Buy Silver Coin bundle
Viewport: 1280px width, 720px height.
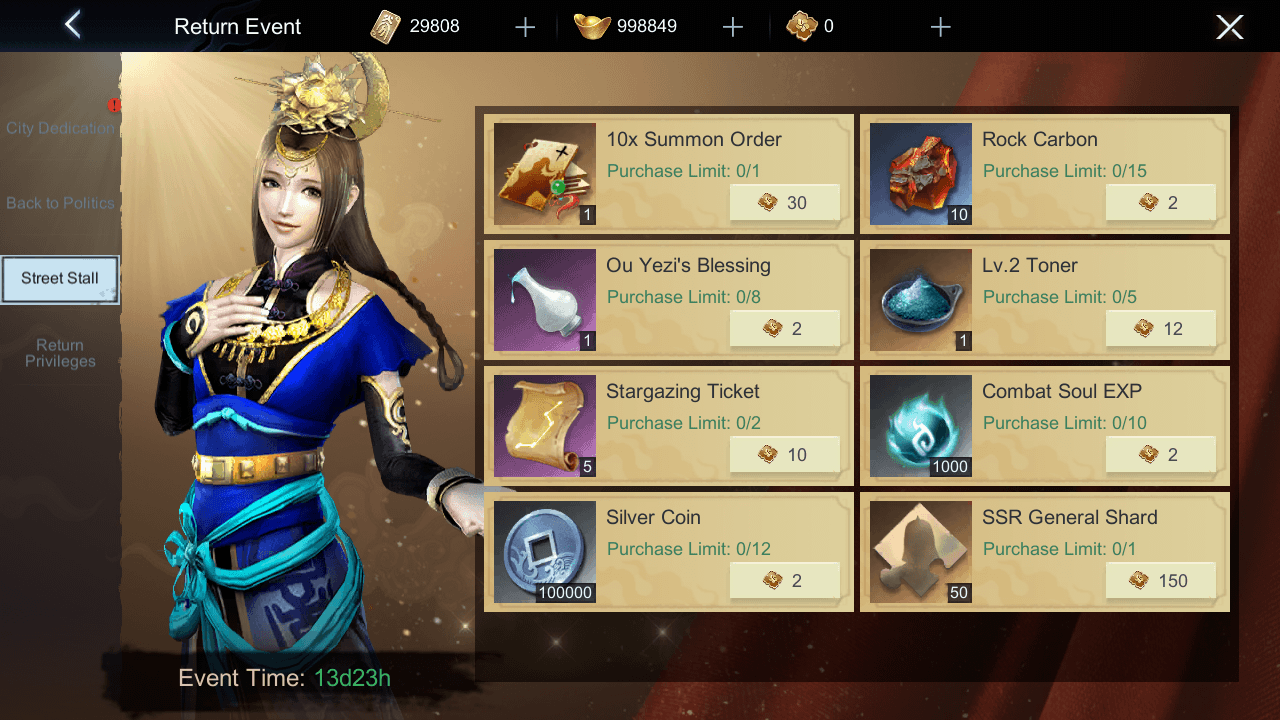tap(784, 581)
